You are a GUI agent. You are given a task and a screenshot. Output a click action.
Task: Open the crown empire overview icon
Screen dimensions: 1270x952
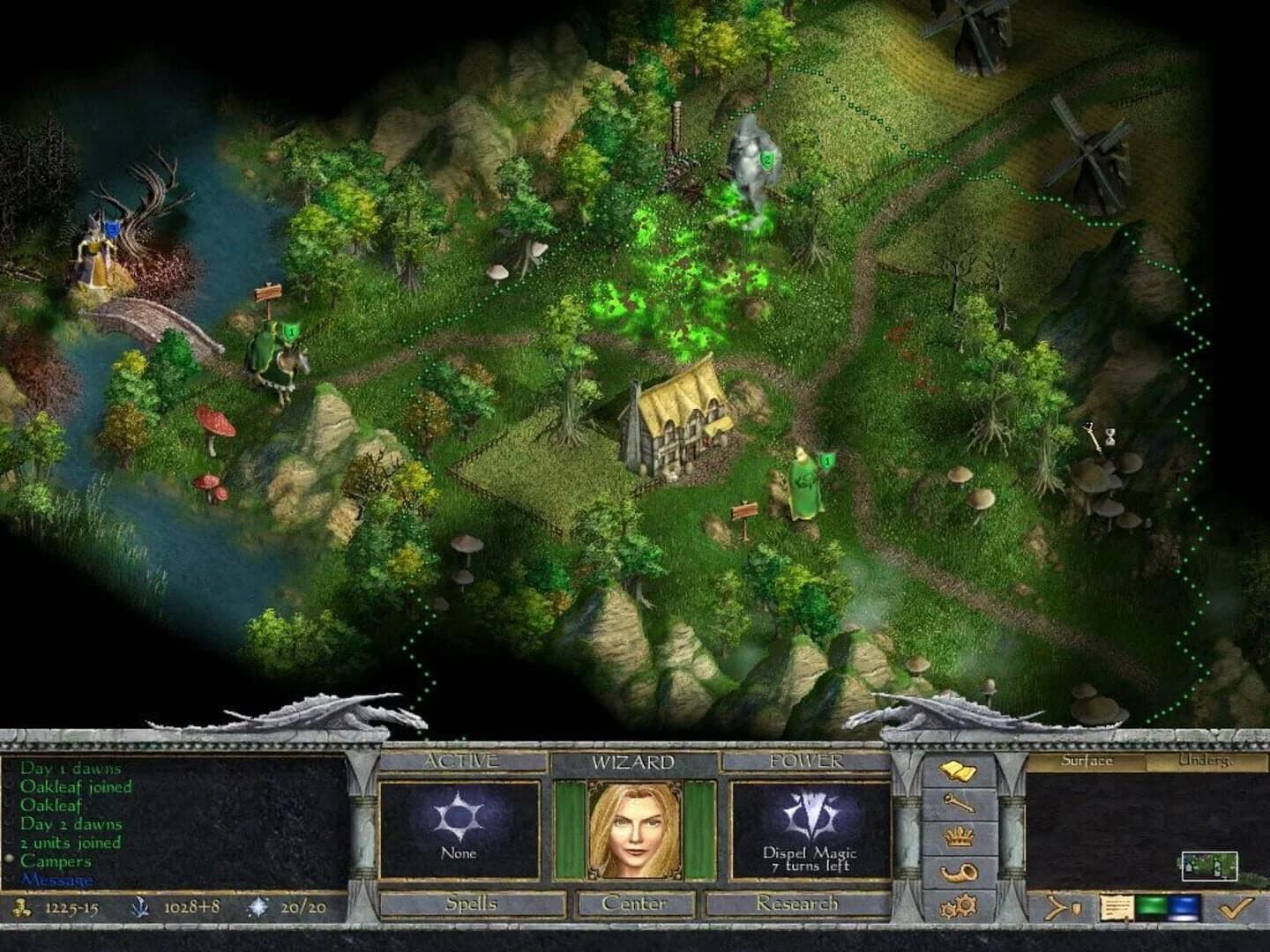point(959,837)
